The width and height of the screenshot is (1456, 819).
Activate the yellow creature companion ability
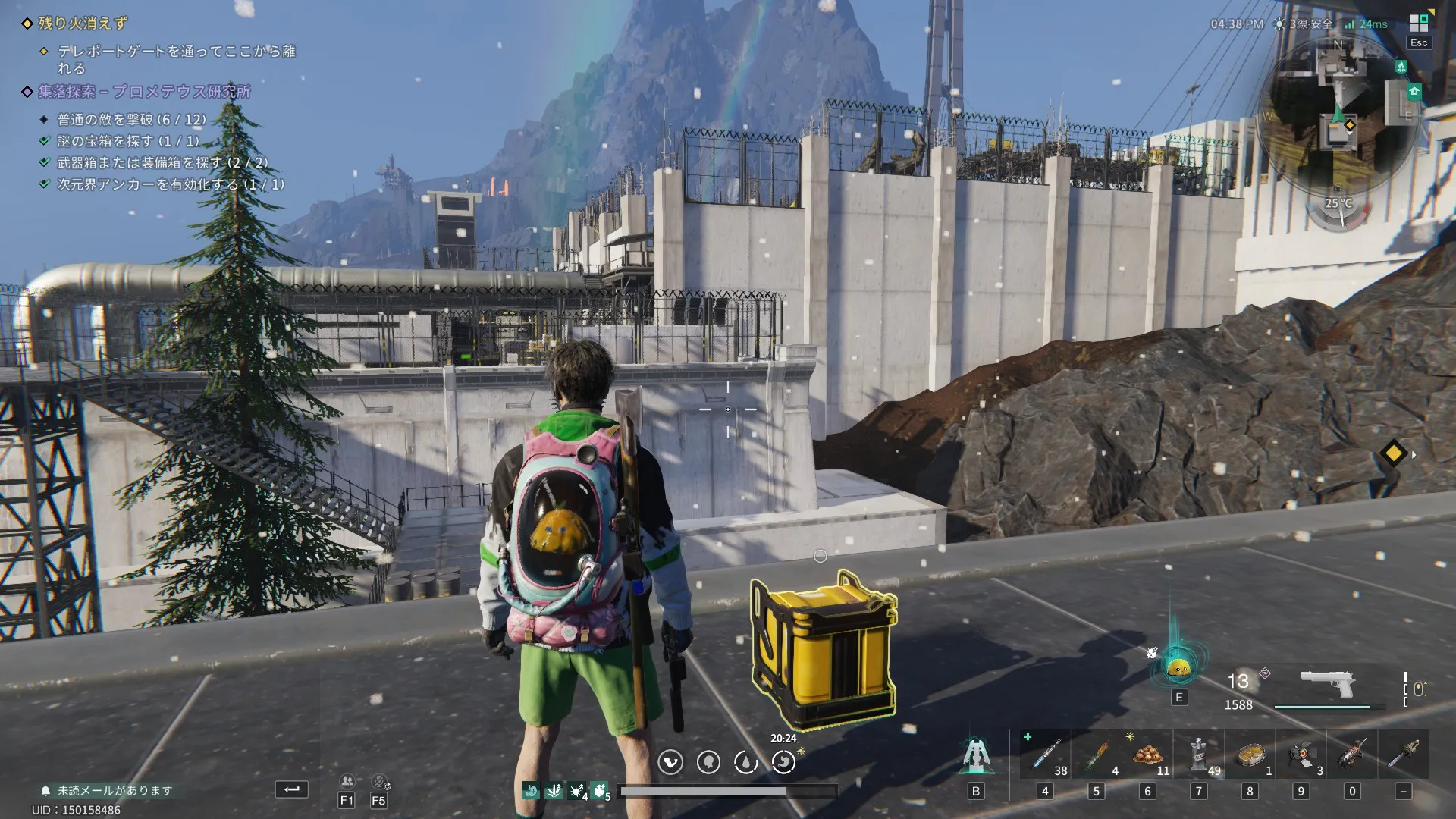click(x=1178, y=667)
